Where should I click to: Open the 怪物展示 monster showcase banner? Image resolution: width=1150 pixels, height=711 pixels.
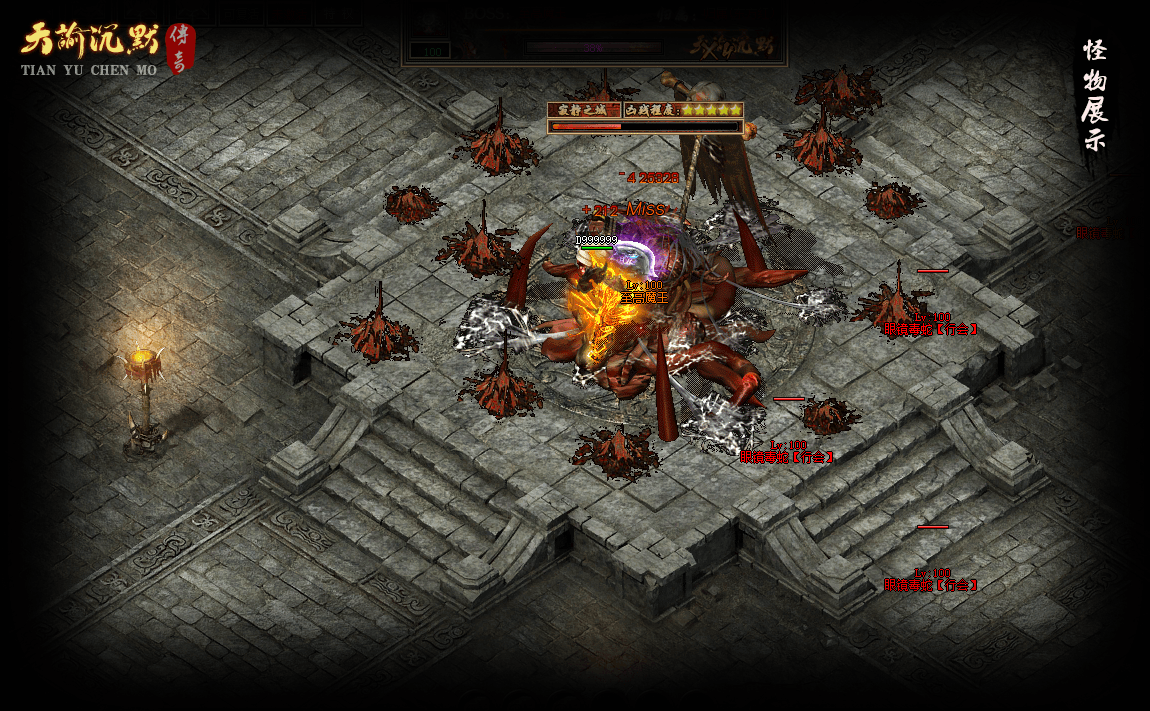point(1095,96)
